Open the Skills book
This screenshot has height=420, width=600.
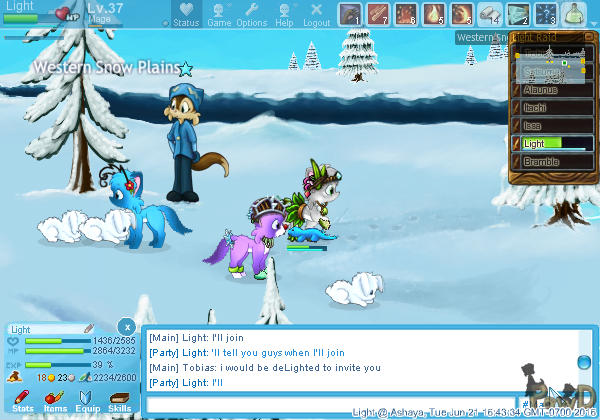(x=119, y=402)
